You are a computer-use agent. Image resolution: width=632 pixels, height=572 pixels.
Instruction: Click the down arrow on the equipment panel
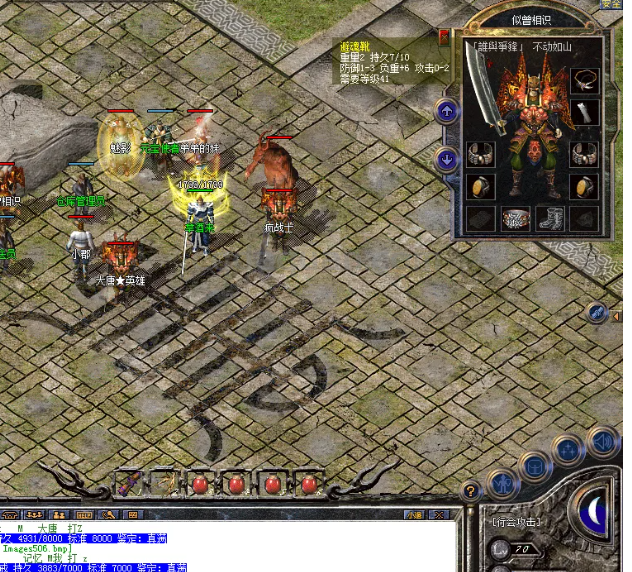point(446,157)
